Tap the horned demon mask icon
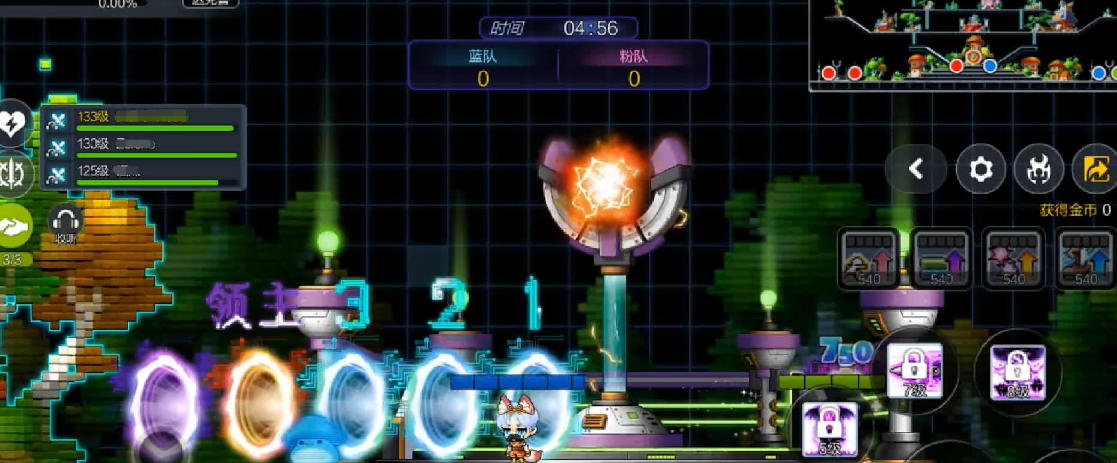Viewport: 1117px width, 463px height. click(1039, 170)
